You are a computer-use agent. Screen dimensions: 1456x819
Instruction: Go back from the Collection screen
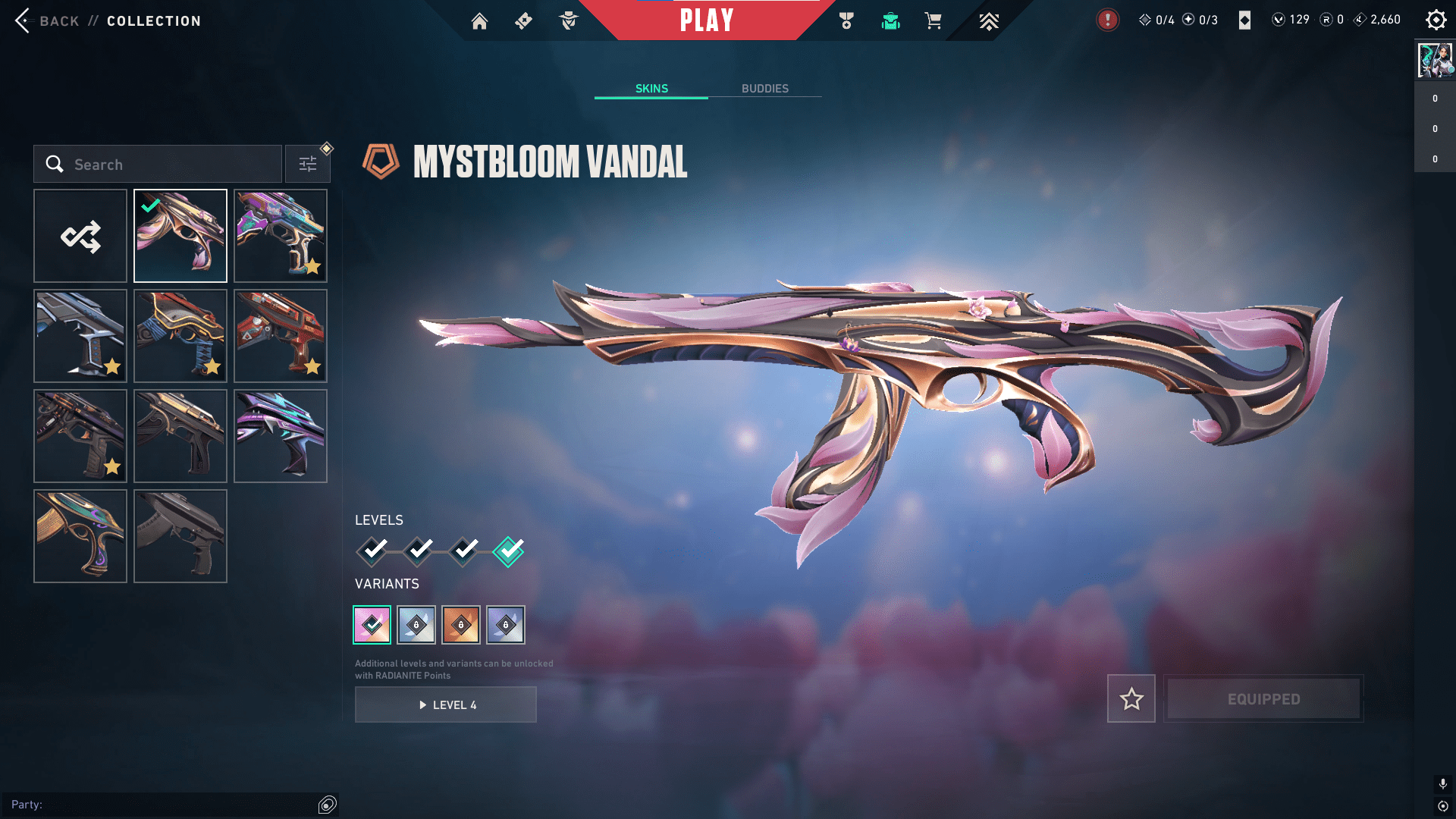click(x=47, y=21)
